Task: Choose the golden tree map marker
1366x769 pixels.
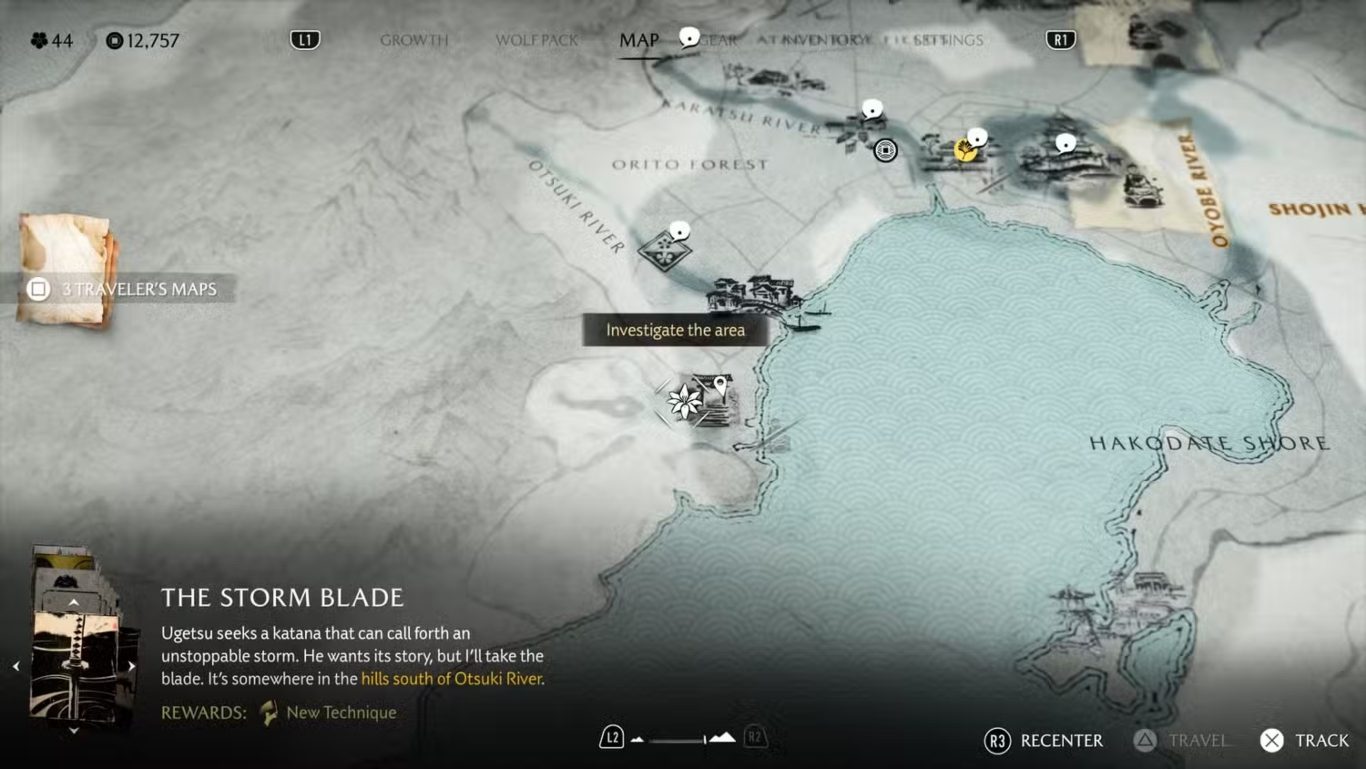Action: point(965,150)
